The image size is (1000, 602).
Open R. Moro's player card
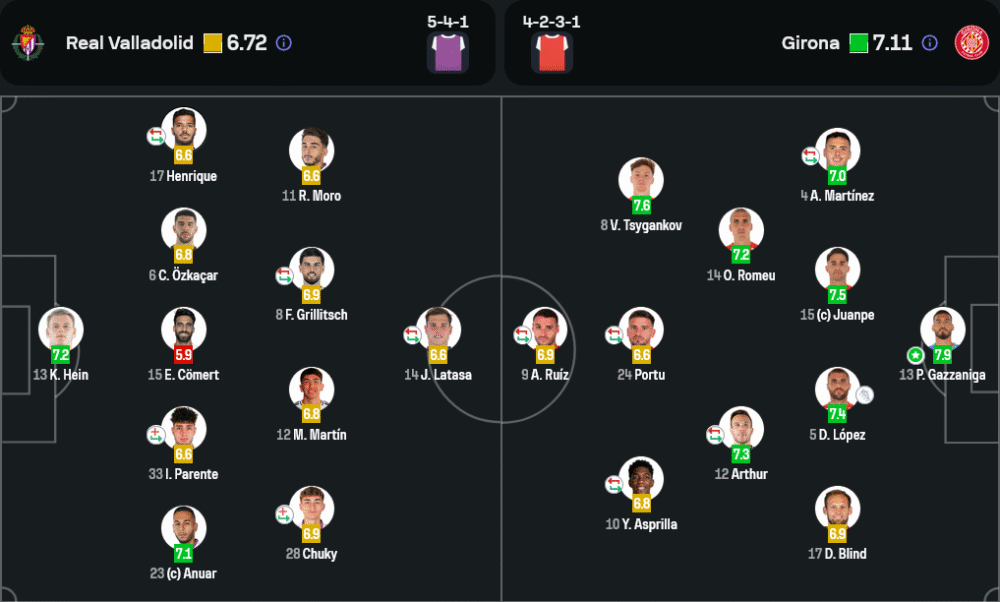[311, 150]
